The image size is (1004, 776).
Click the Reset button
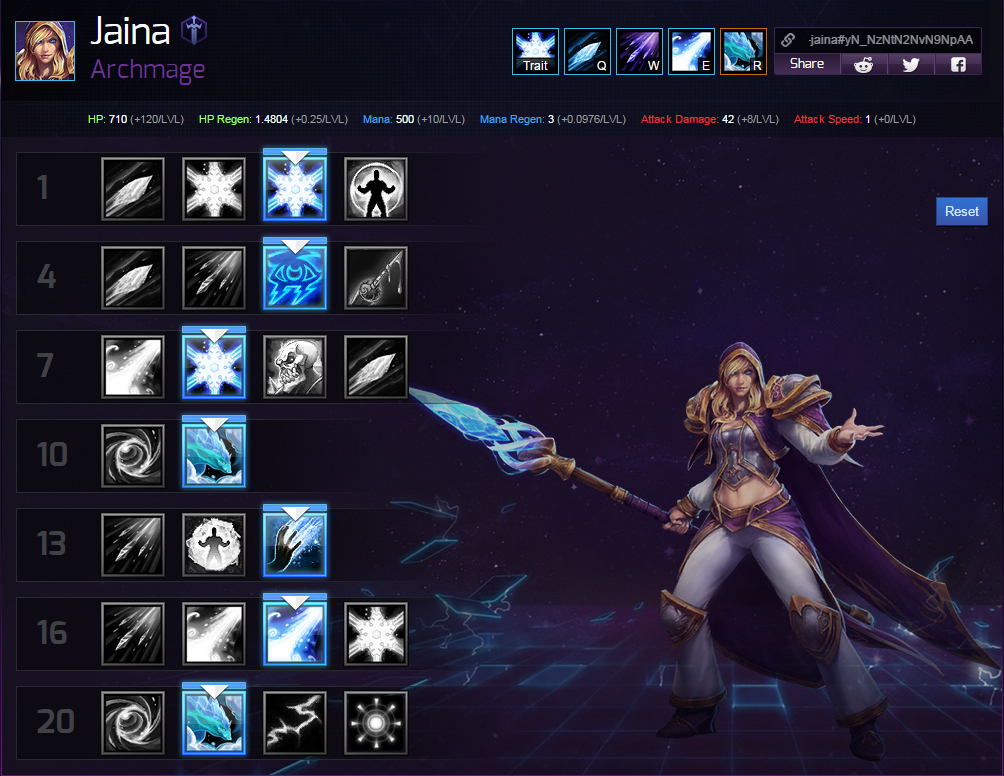(961, 211)
